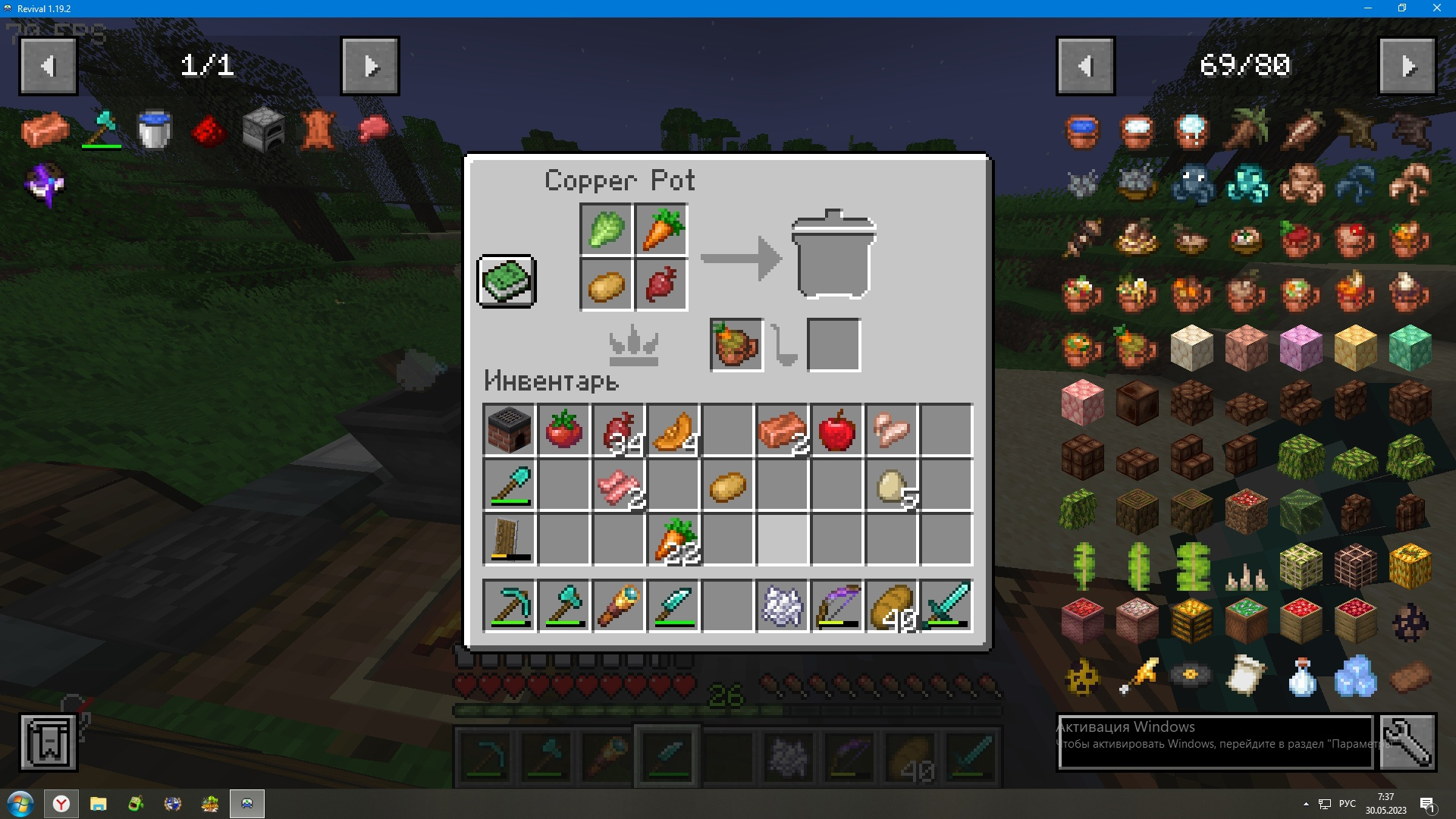Click the water bucket in the favorites panel
The width and height of the screenshot is (1456, 819).
pos(154,129)
